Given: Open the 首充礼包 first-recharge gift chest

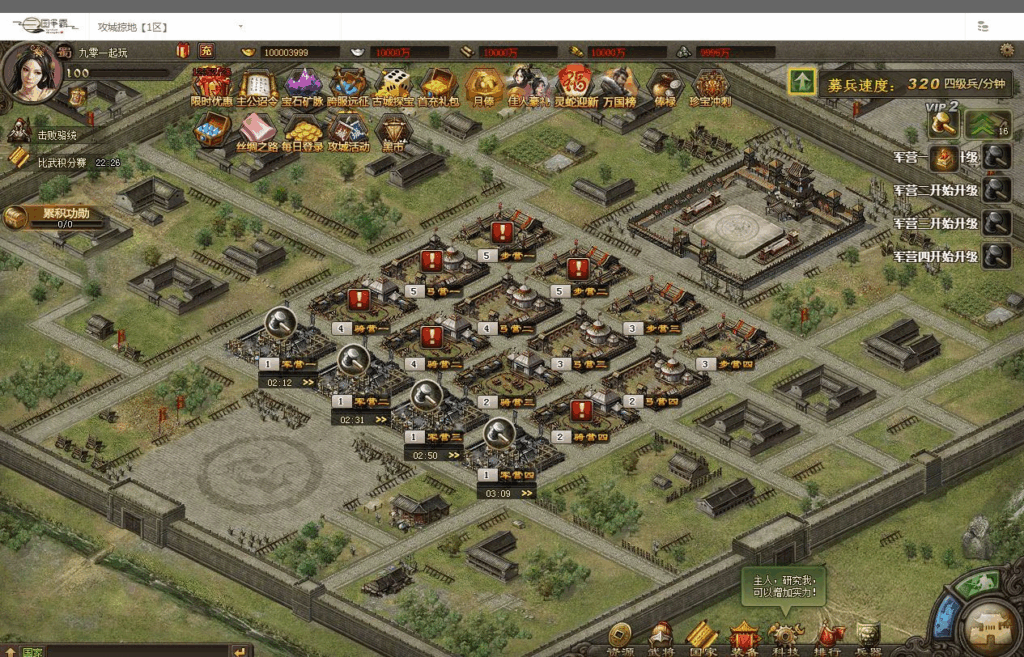Looking at the screenshot, I should click(438, 84).
